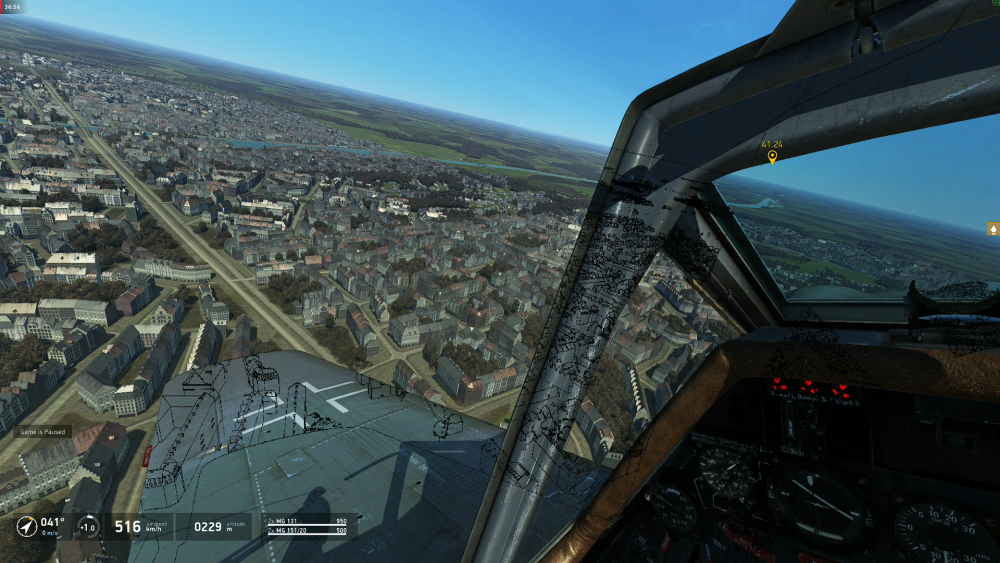Click the compass heading indicator
The image size is (1000, 563).
click(27, 526)
